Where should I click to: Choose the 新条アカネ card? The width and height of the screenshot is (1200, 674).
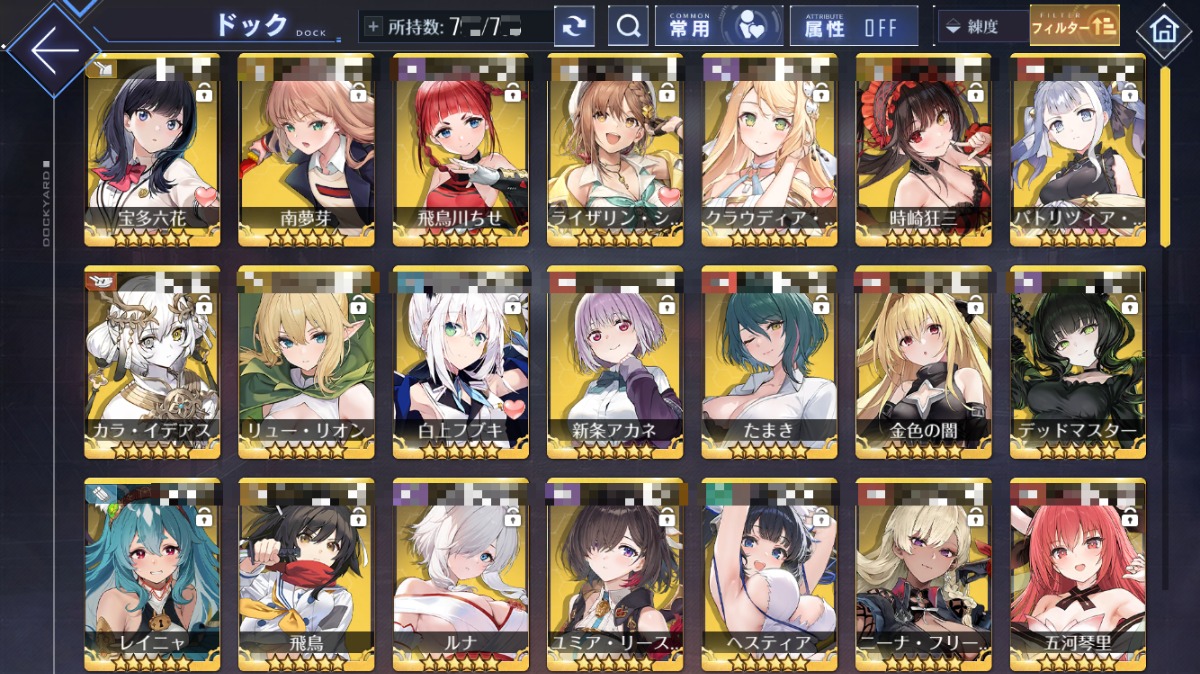[x=615, y=360]
